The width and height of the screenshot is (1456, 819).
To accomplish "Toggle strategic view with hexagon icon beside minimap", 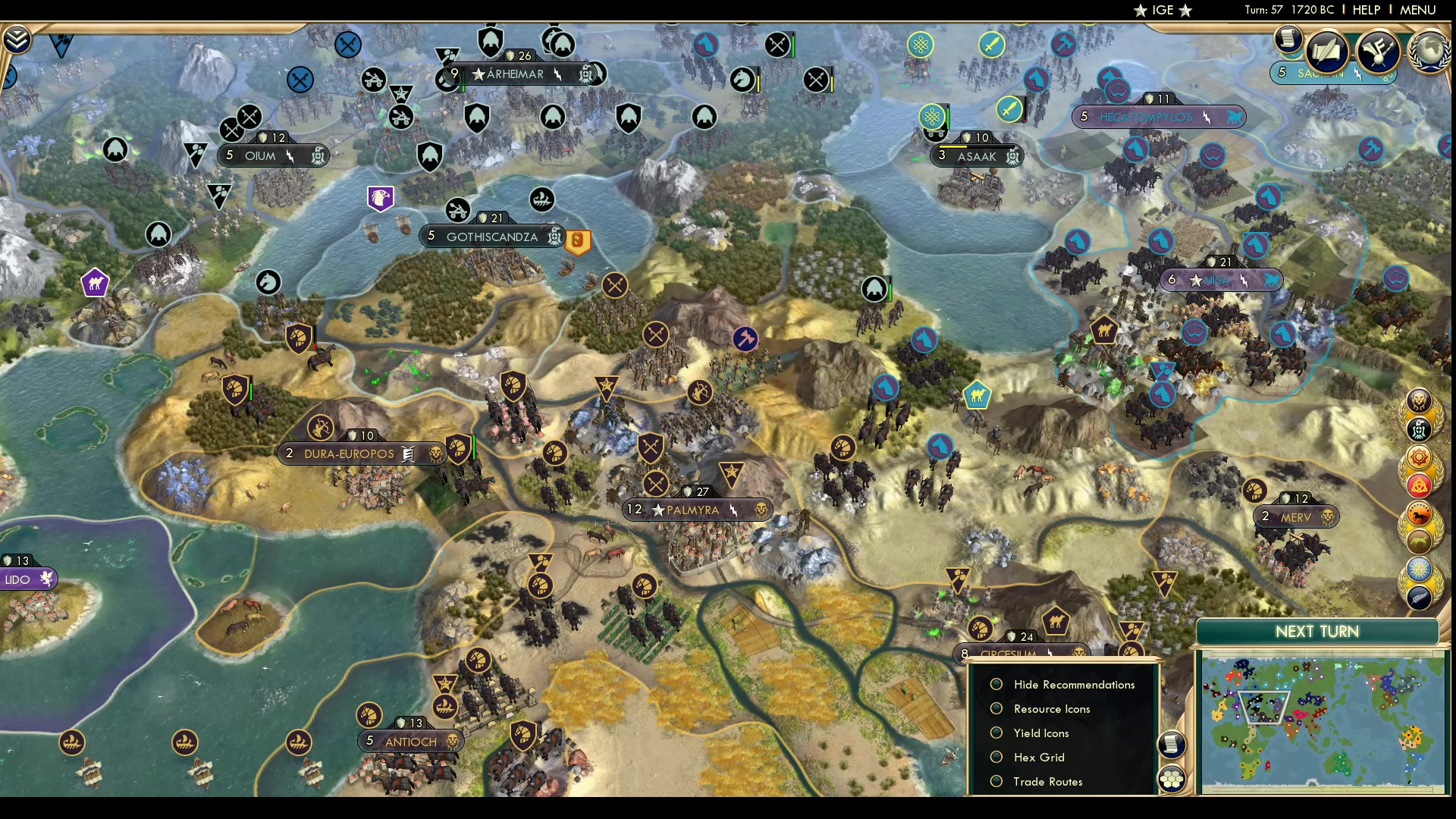I will (1172, 777).
